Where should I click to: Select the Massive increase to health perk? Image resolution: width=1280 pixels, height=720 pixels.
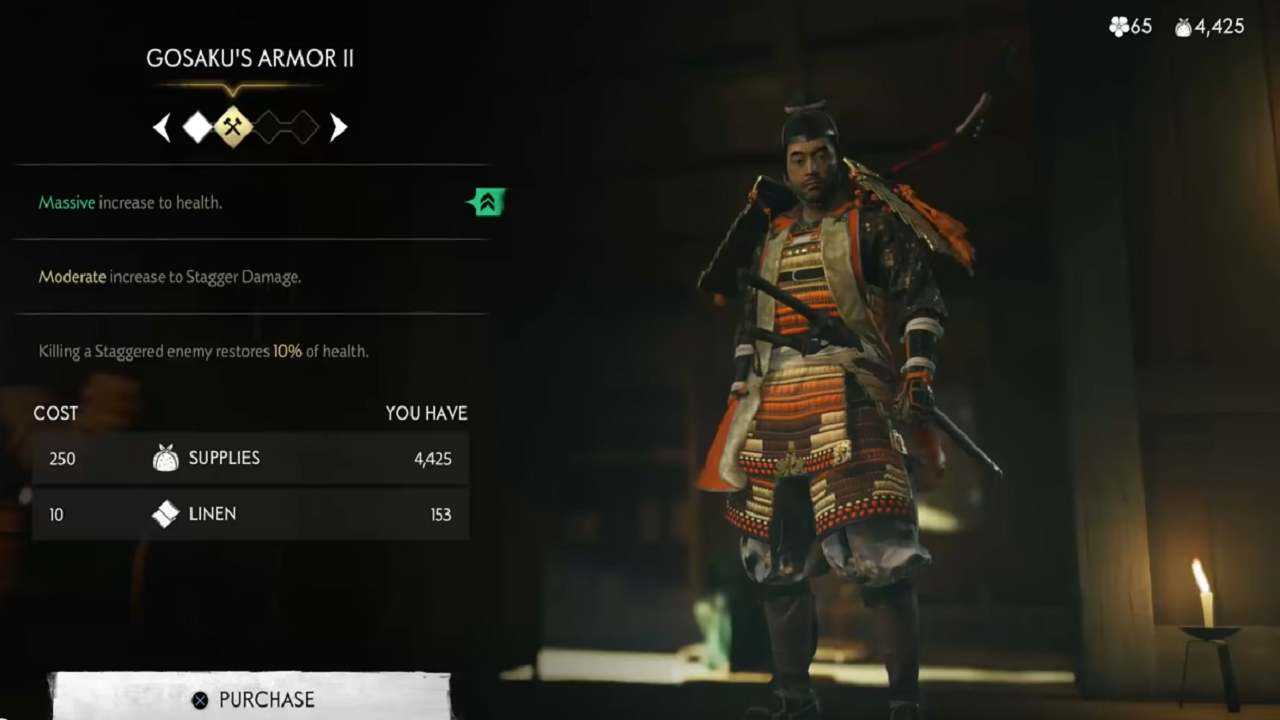click(250, 202)
